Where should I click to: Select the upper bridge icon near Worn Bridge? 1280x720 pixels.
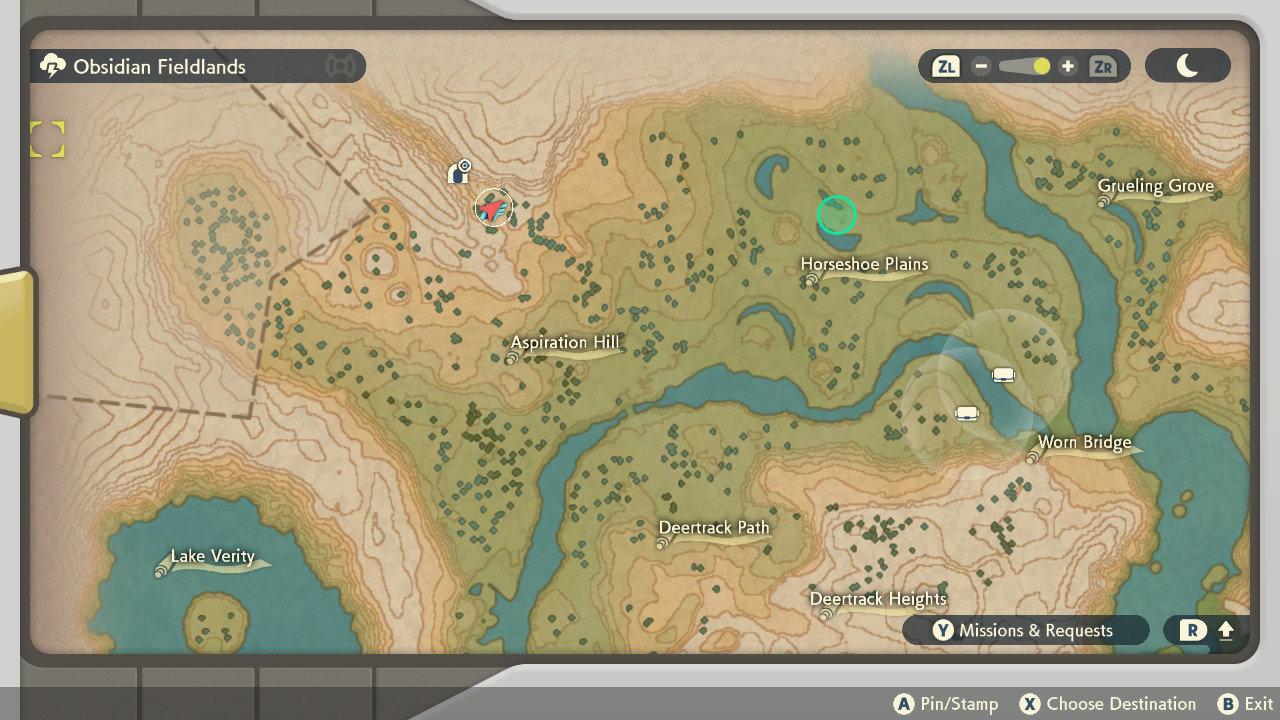pos(1003,374)
